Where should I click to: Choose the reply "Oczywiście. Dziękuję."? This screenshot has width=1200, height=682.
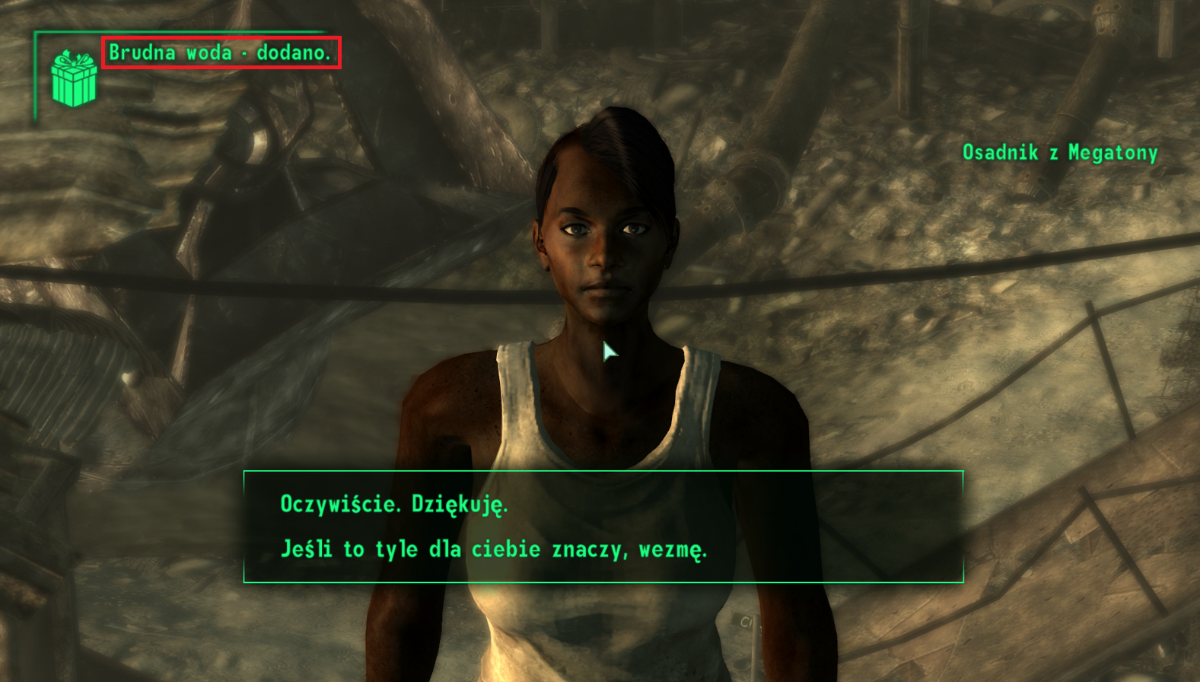click(394, 505)
